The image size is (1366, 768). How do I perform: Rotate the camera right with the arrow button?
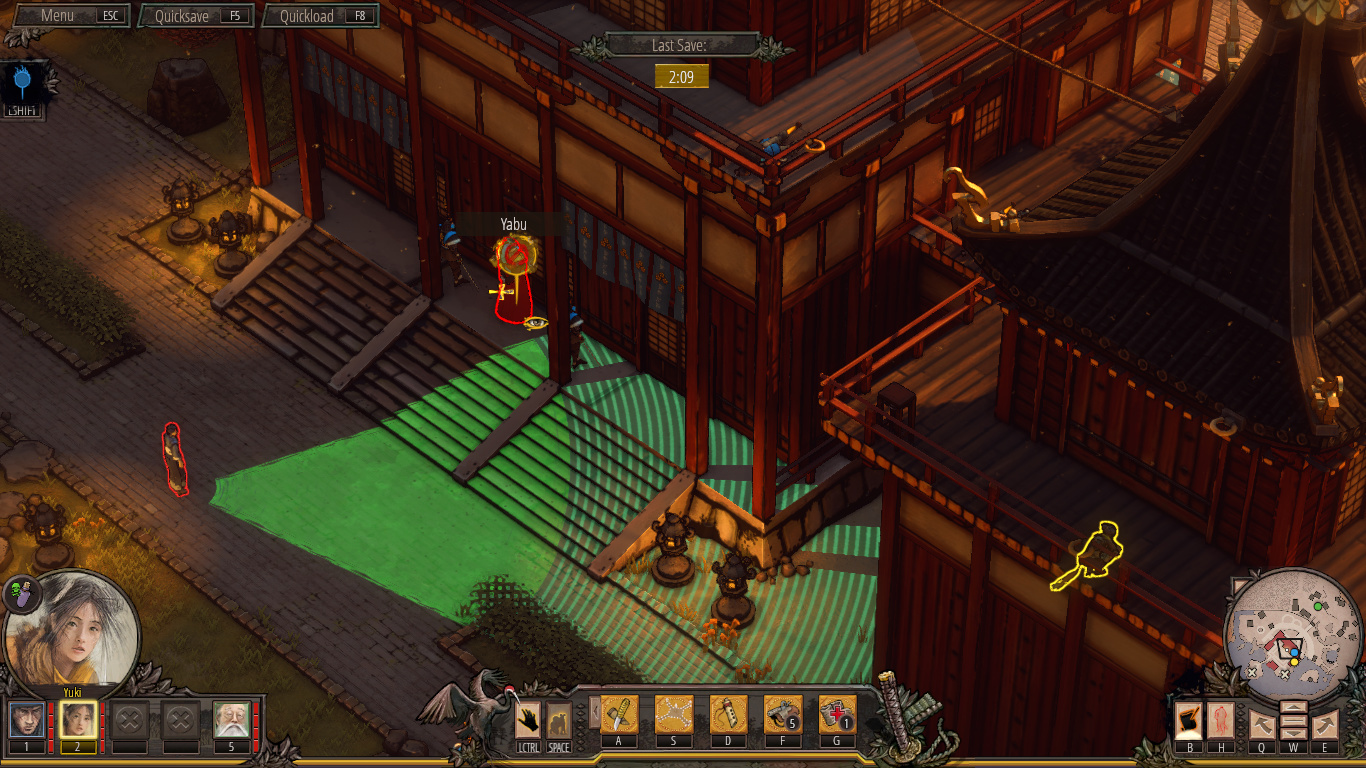point(1325,723)
